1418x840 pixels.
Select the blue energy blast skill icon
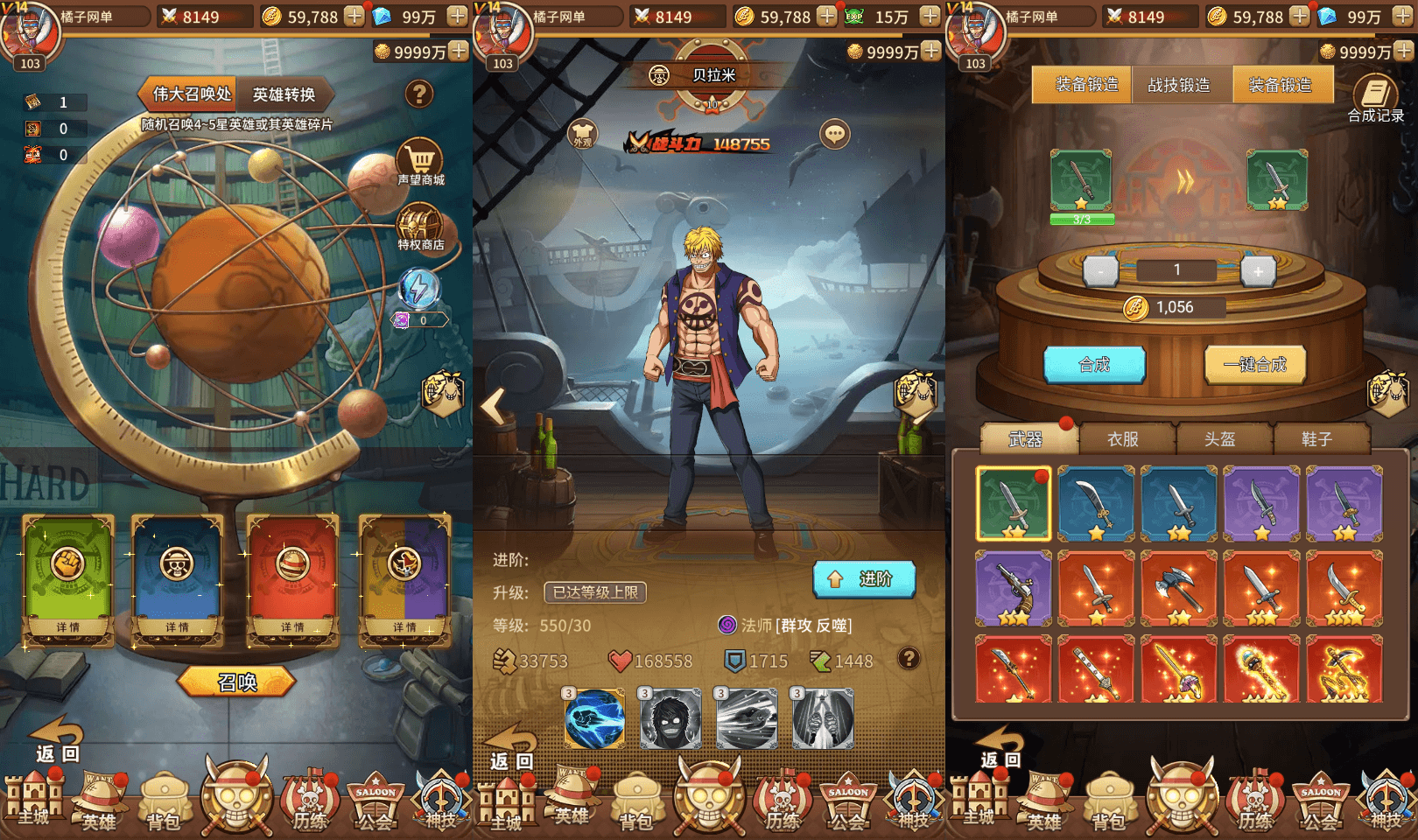tap(595, 718)
